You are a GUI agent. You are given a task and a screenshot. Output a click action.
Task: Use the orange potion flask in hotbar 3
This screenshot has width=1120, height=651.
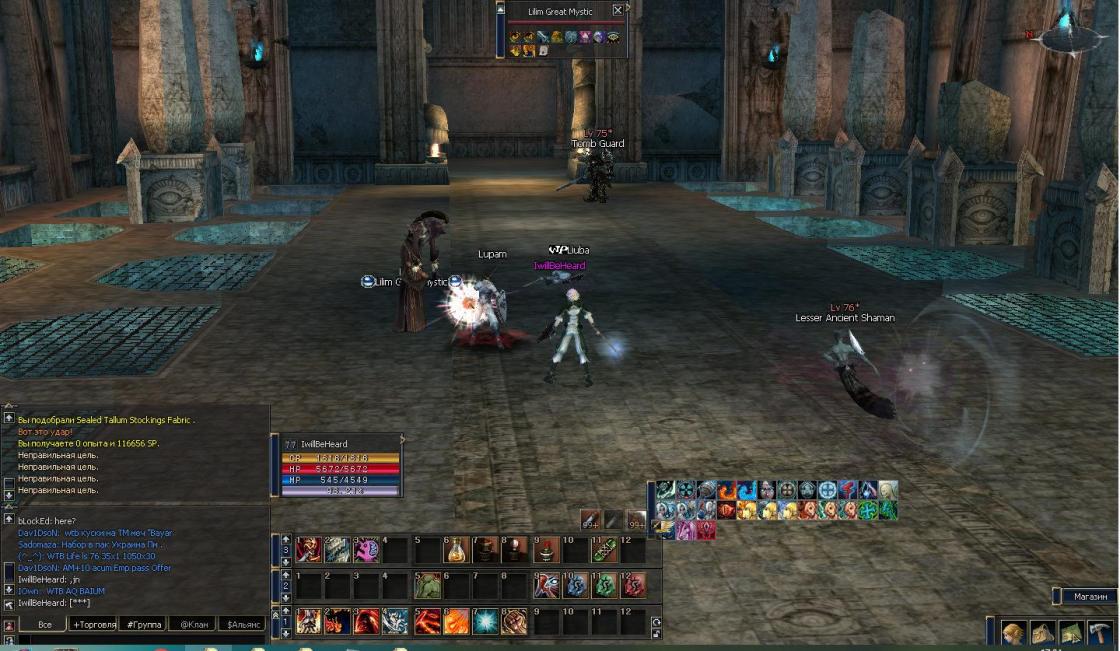pyautogui.click(x=456, y=550)
